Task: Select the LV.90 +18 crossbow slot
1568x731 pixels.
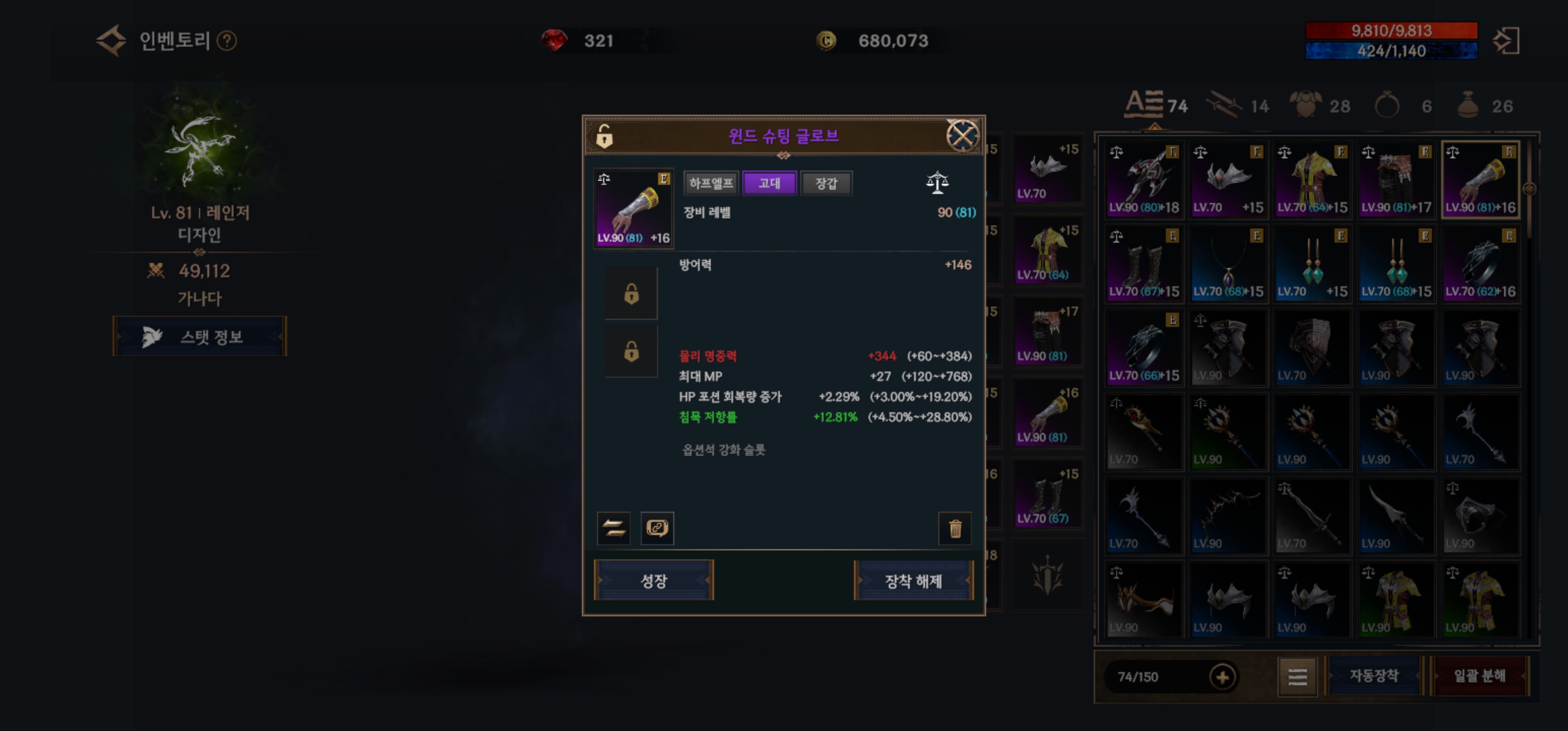Action: coord(1143,181)
